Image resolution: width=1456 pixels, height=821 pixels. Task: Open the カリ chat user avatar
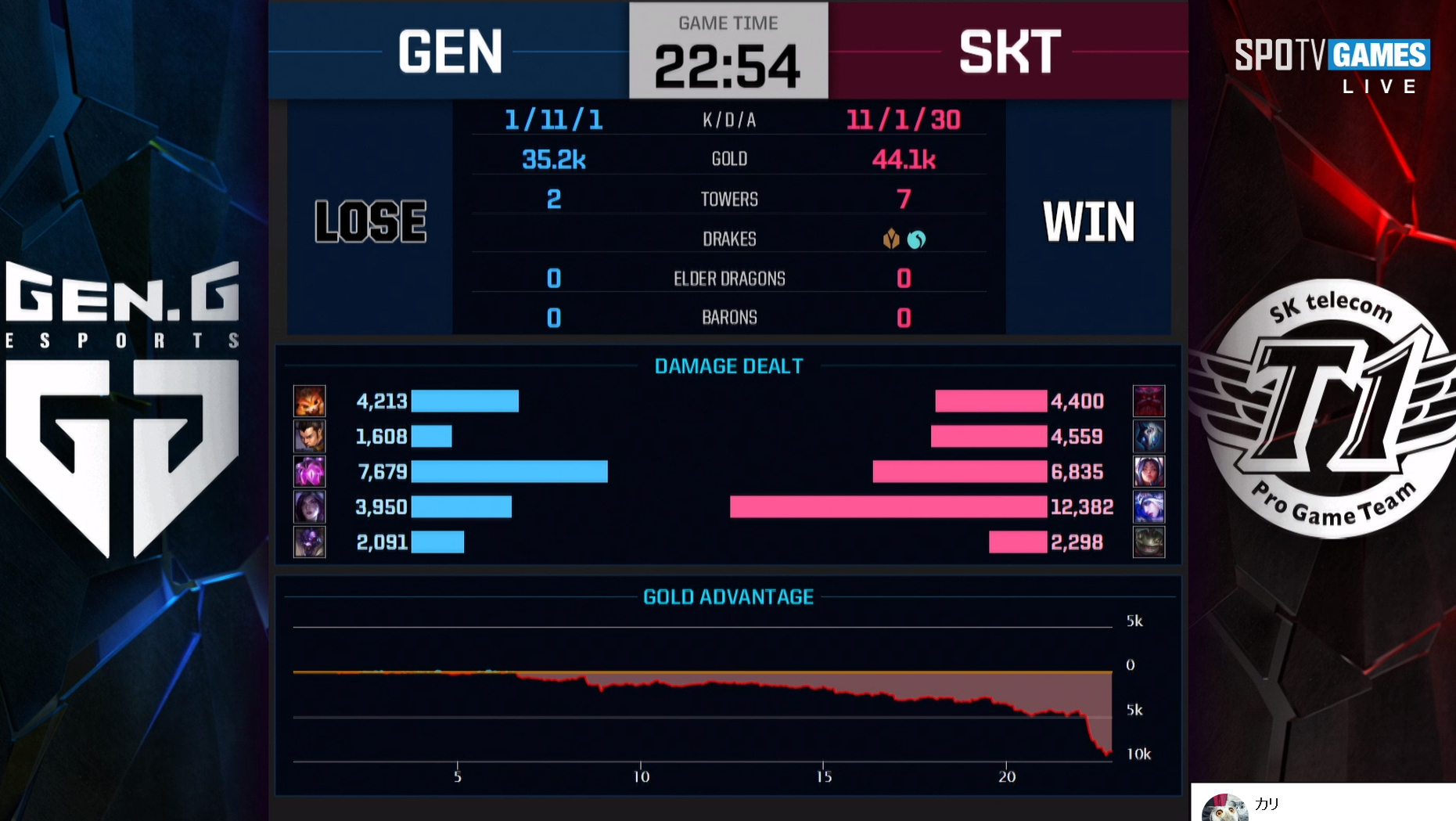[1225, 805]
